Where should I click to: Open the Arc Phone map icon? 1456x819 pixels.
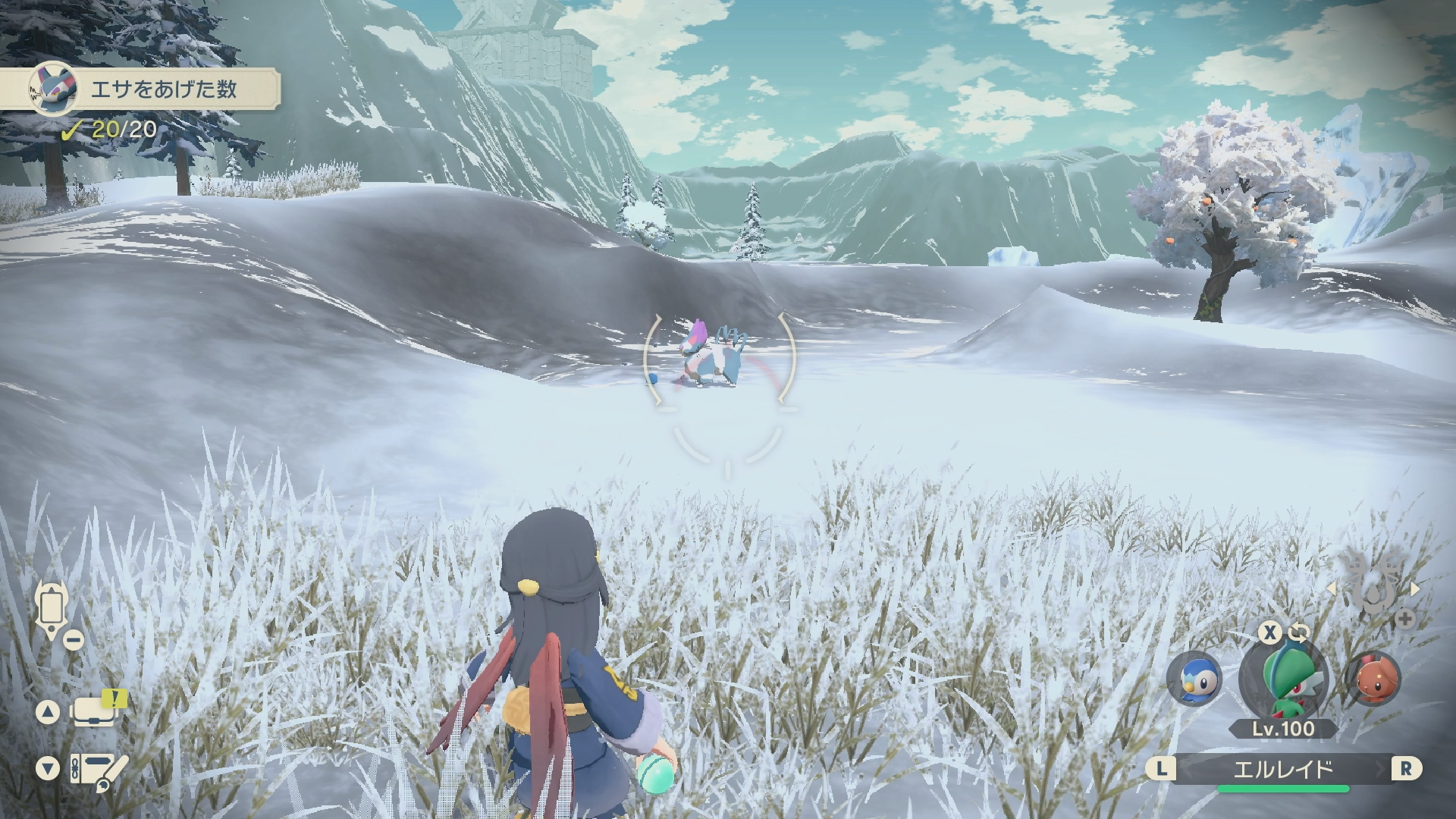point(52,608)
